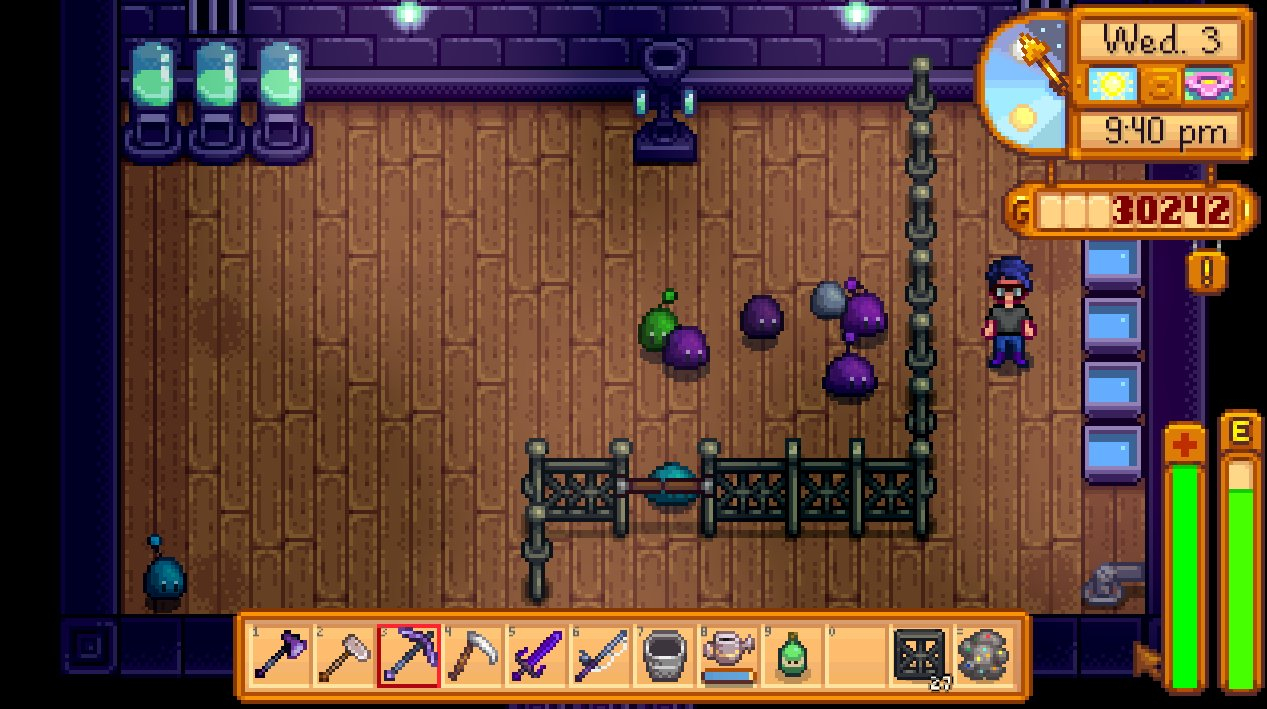Pick the milk pail slot
The height and width of the screenshot is (709, 1267).
click(x=664, y=656)
